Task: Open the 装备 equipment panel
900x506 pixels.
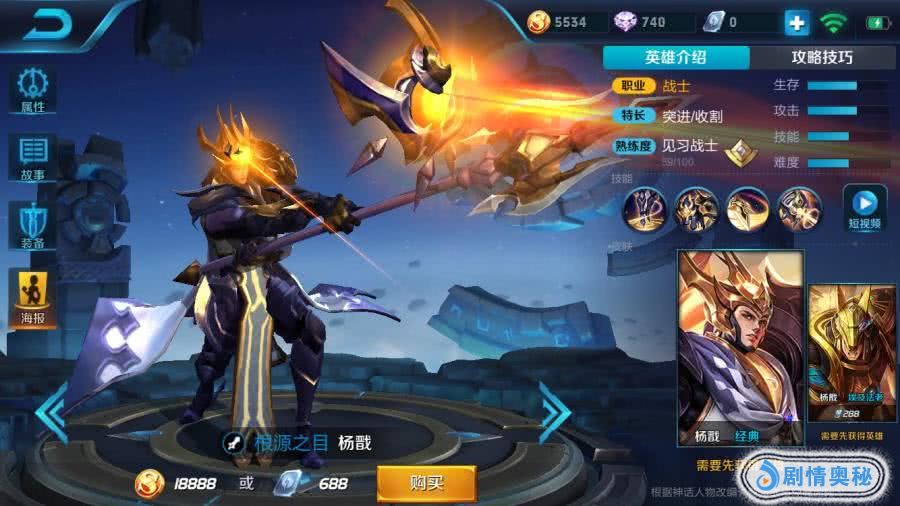Action: pyautogui.click(x=33, y=226)
